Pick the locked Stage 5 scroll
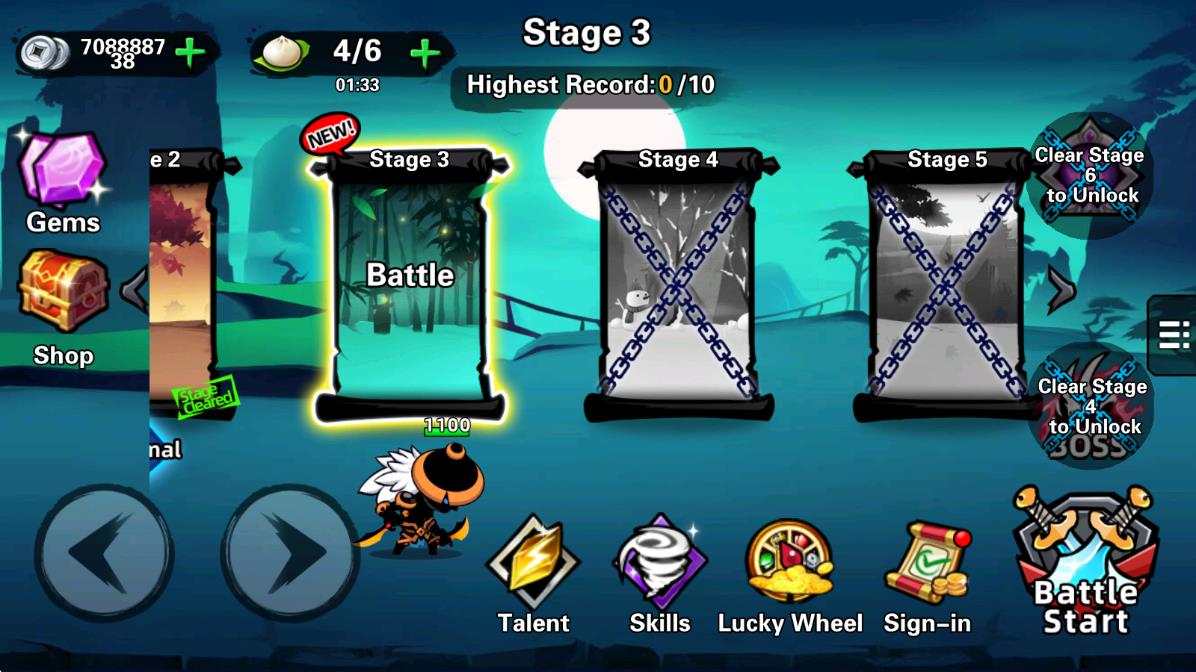This screenshot has height=672, width=1196. coord(947,284)
